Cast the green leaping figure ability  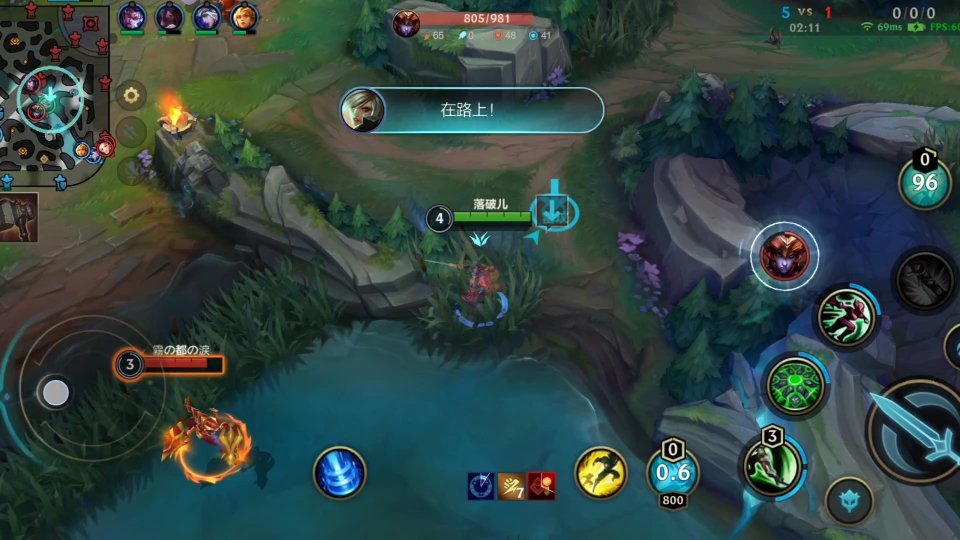click(x=846, y=317)
